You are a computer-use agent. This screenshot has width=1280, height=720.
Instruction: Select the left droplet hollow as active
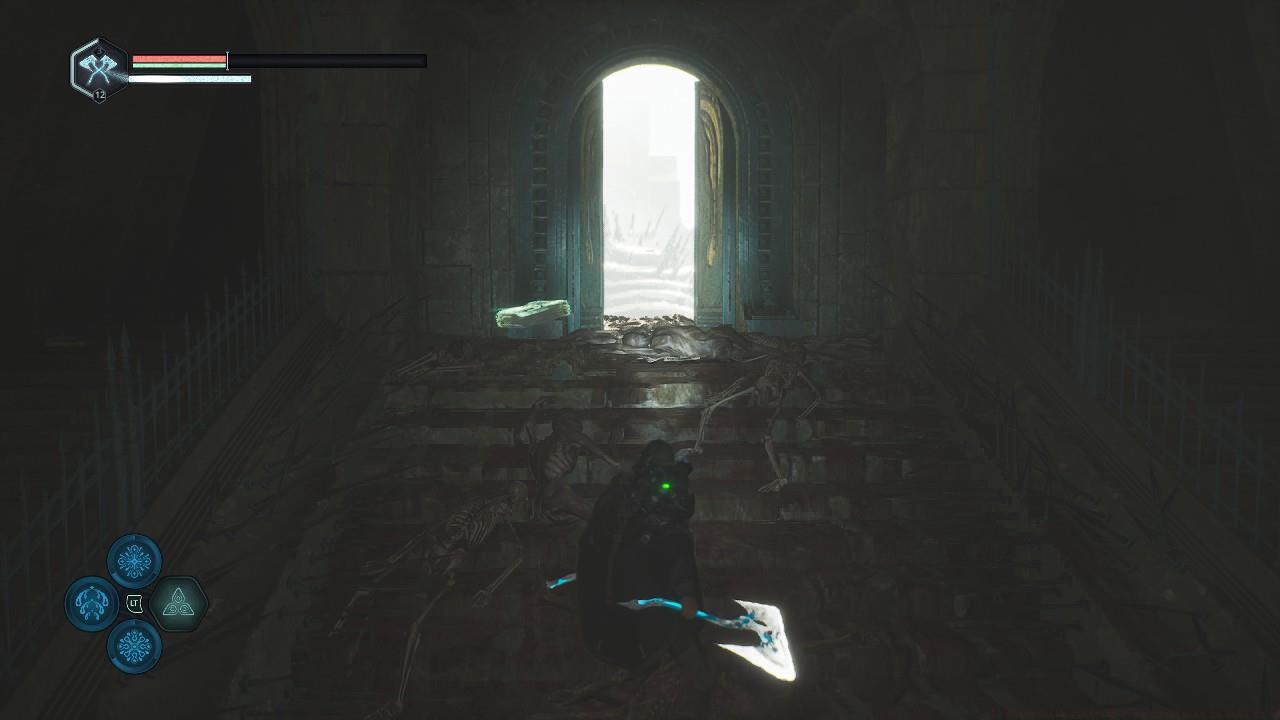point(90,603)
